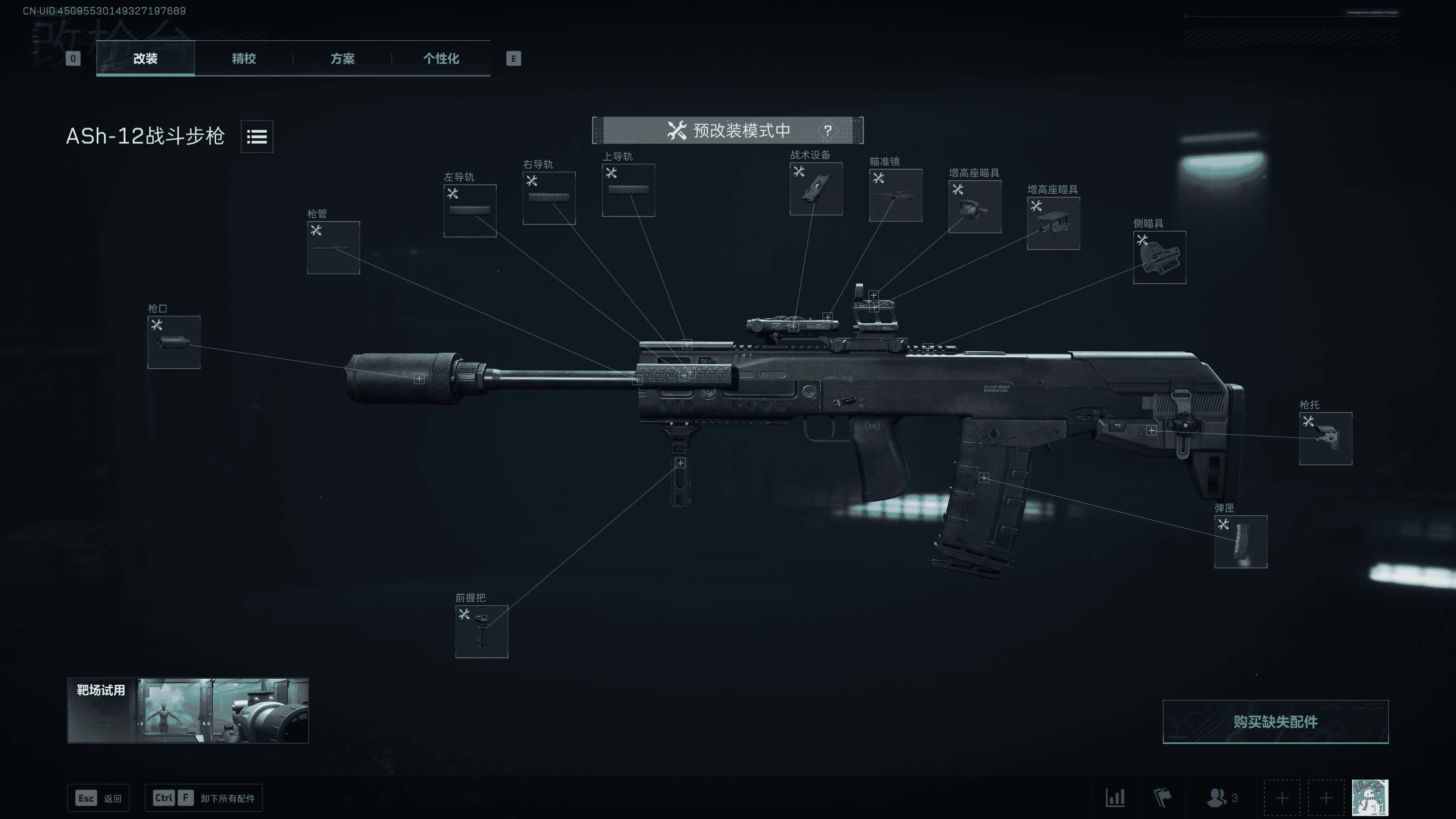Image resolution: width=1456 pixels, height=819 pixels.
Task: Click the bar chart stats icon
Action: (1116, 798)
